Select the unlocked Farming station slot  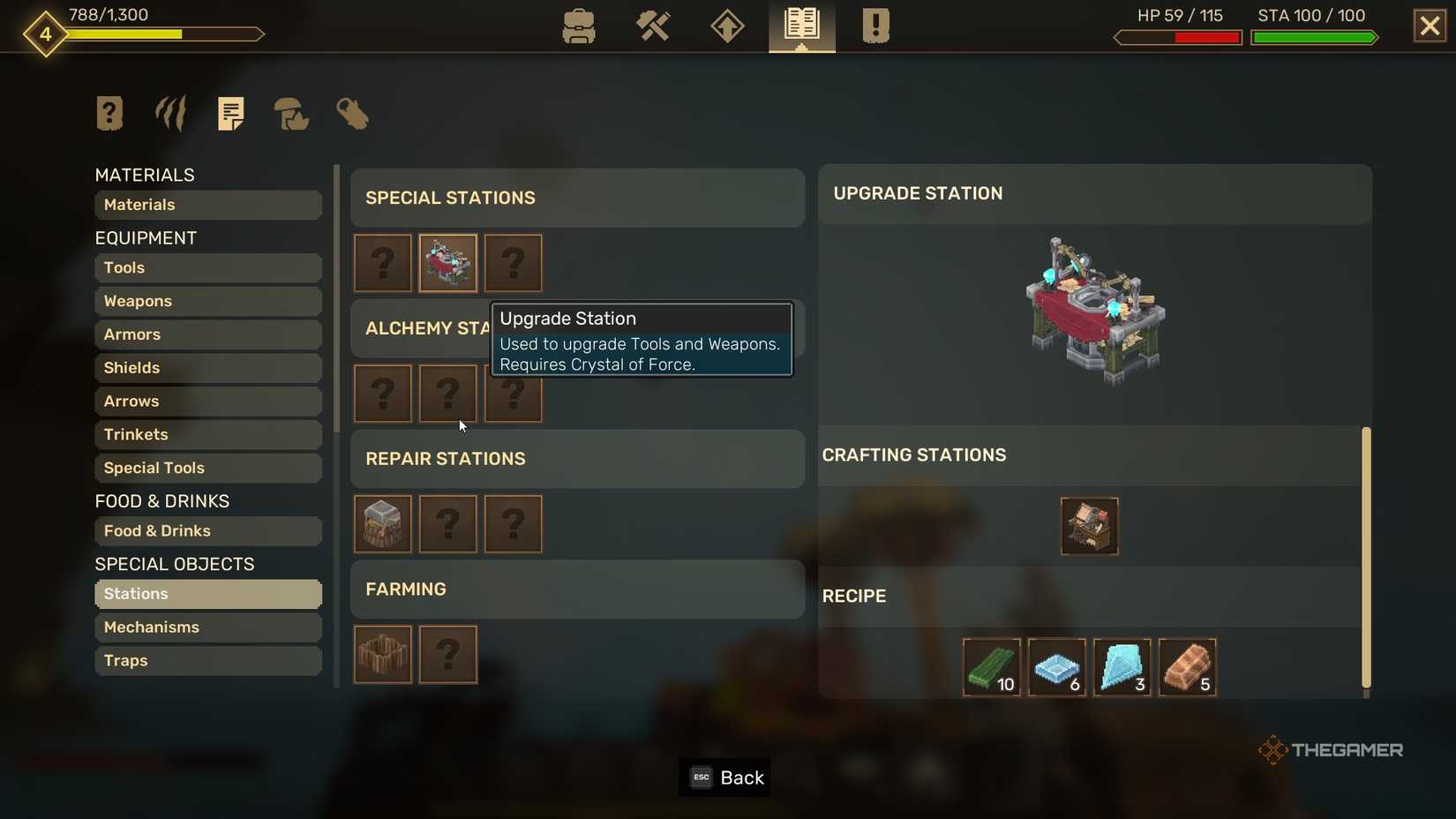click(x=382, y=655)
